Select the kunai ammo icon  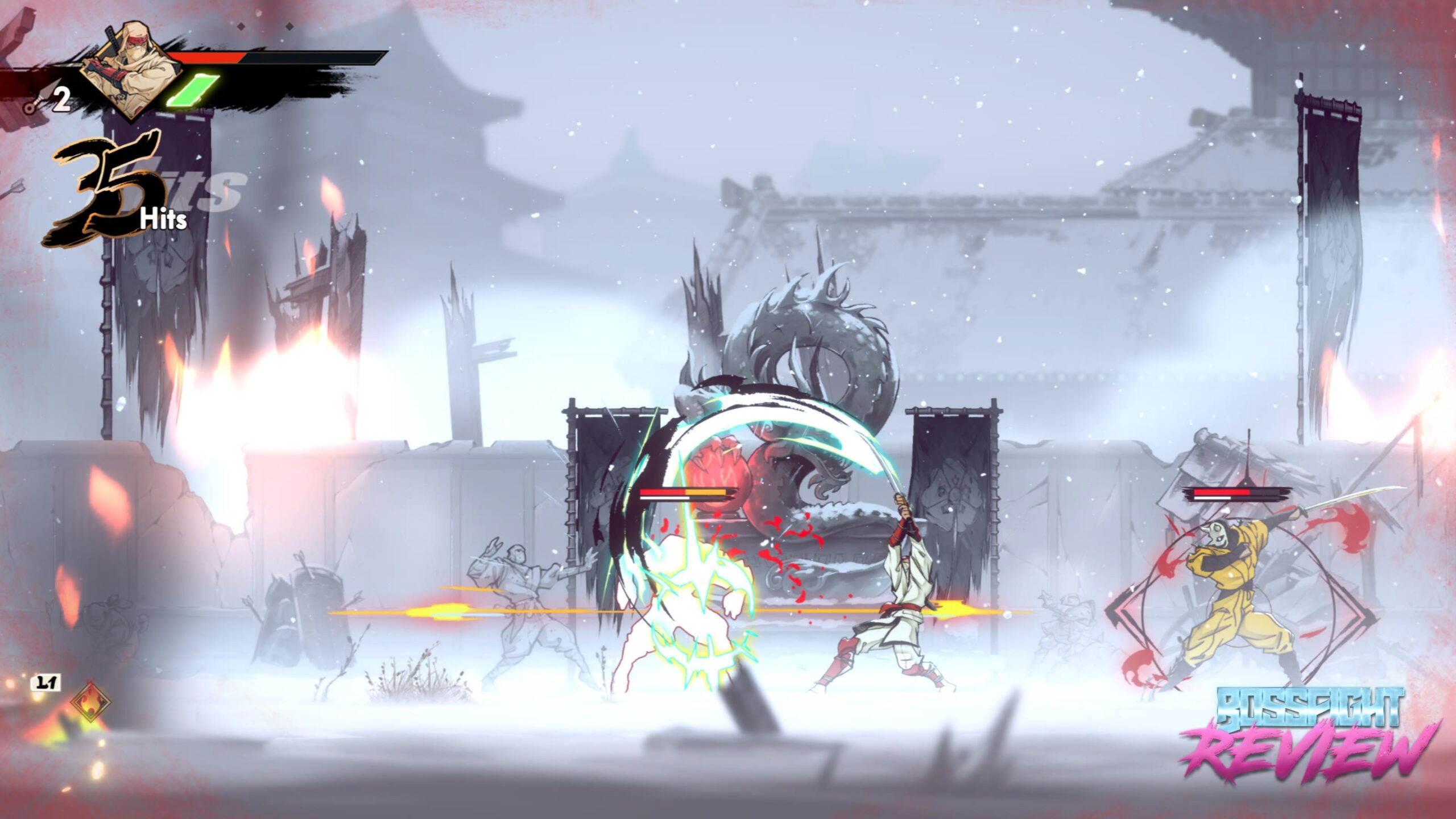[36, 101]
